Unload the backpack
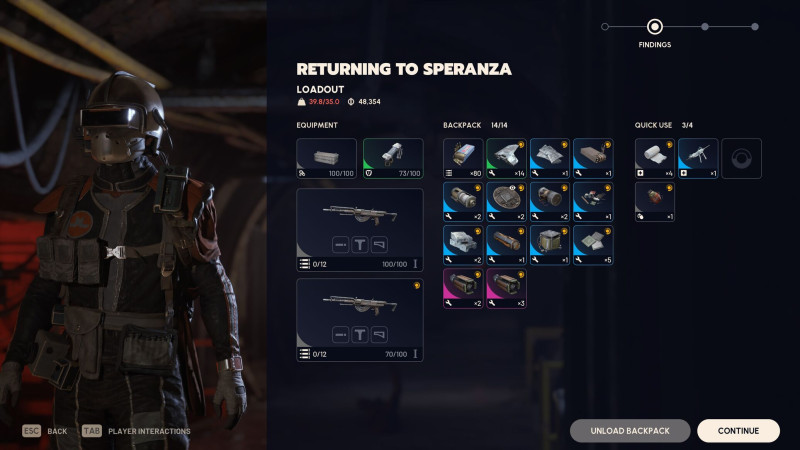The width and height of the screenshot is (800, 450). [630, 431]
